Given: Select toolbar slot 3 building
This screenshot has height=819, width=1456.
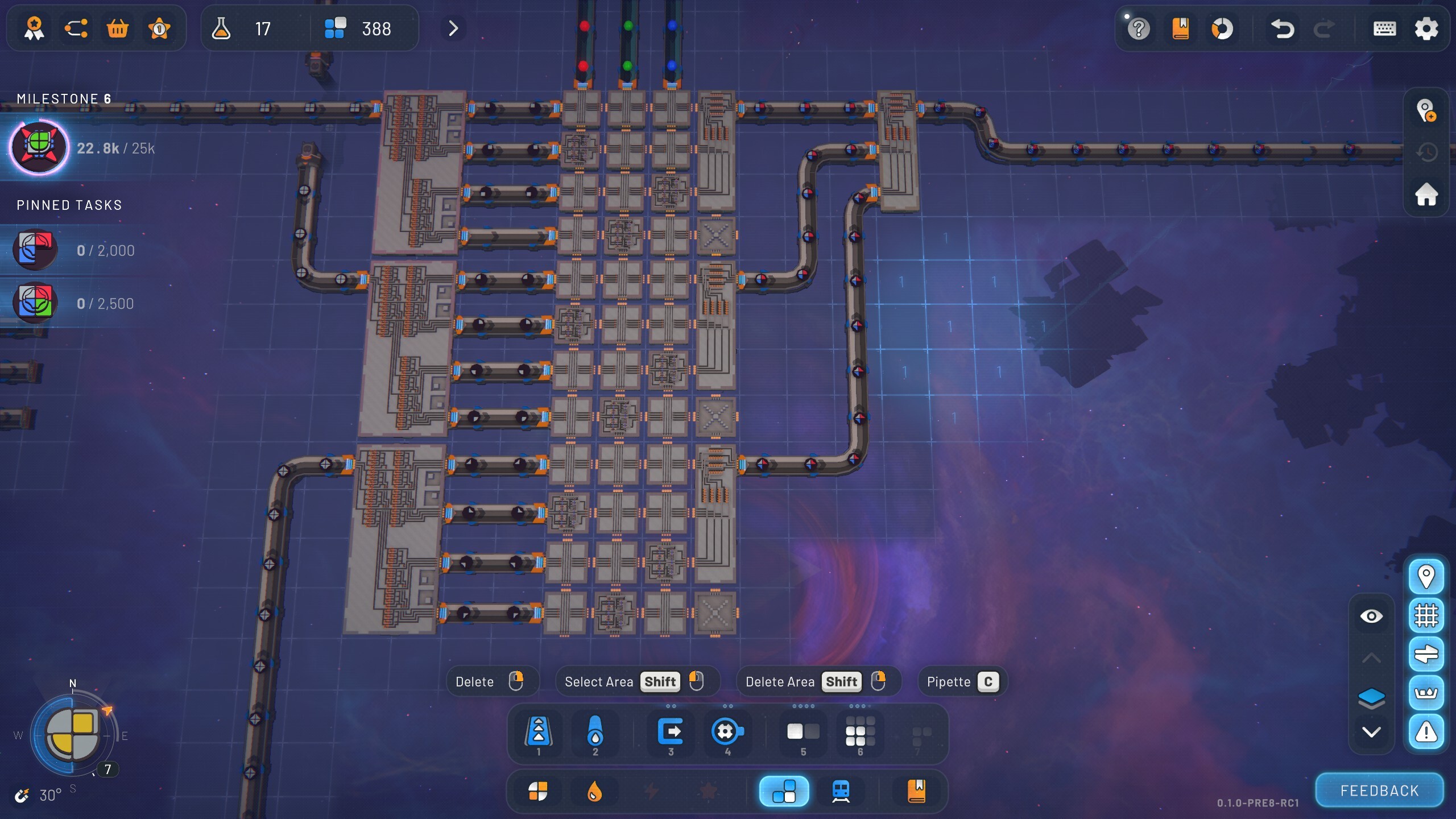Looking at the screenshot, I should pos(671,733).
